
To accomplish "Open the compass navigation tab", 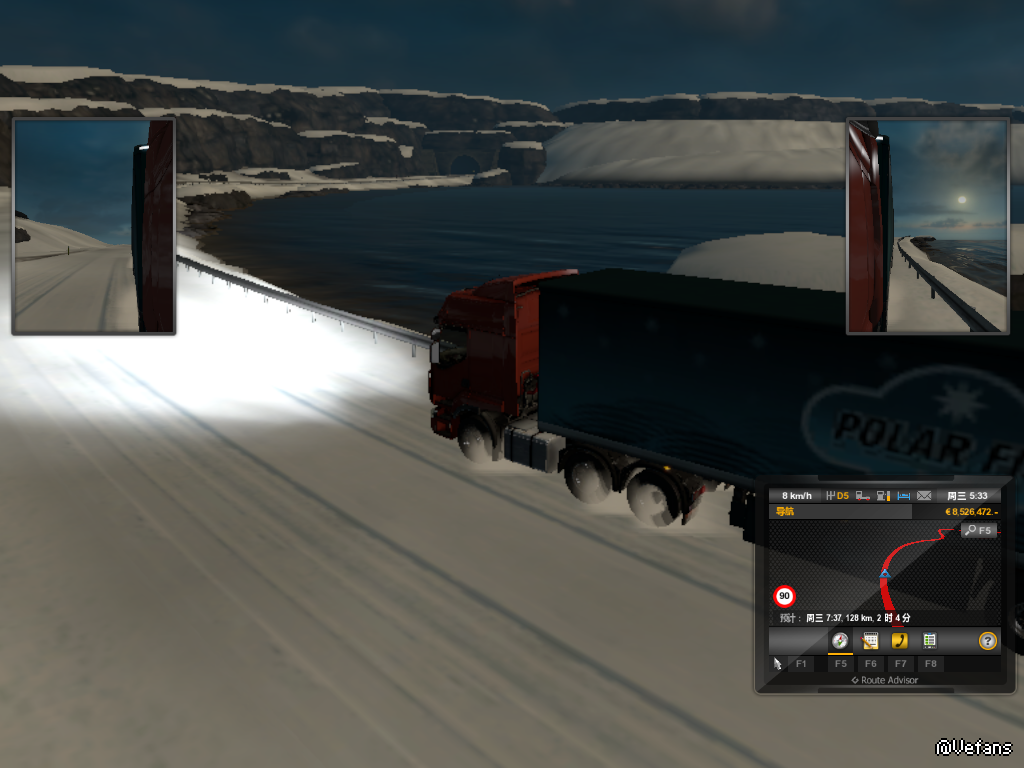I will pyautogui.click(x=840, y=641).
